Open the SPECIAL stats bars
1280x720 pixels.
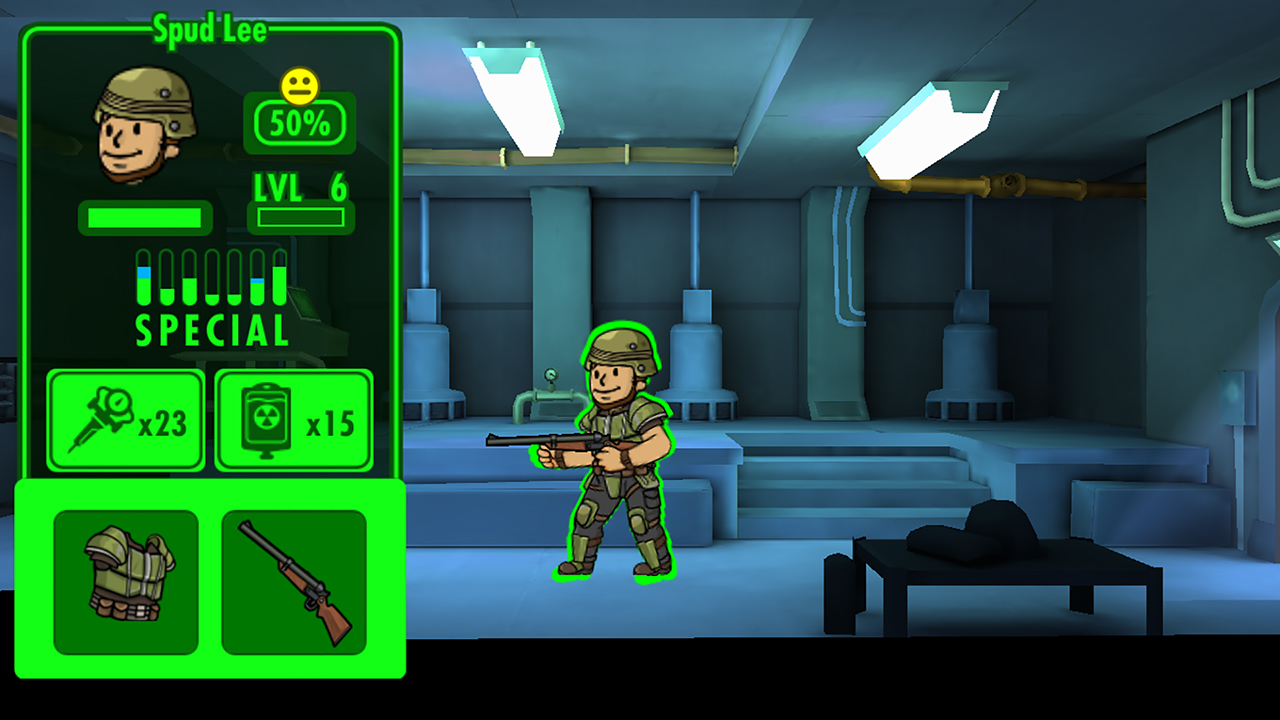pos(212,297)
